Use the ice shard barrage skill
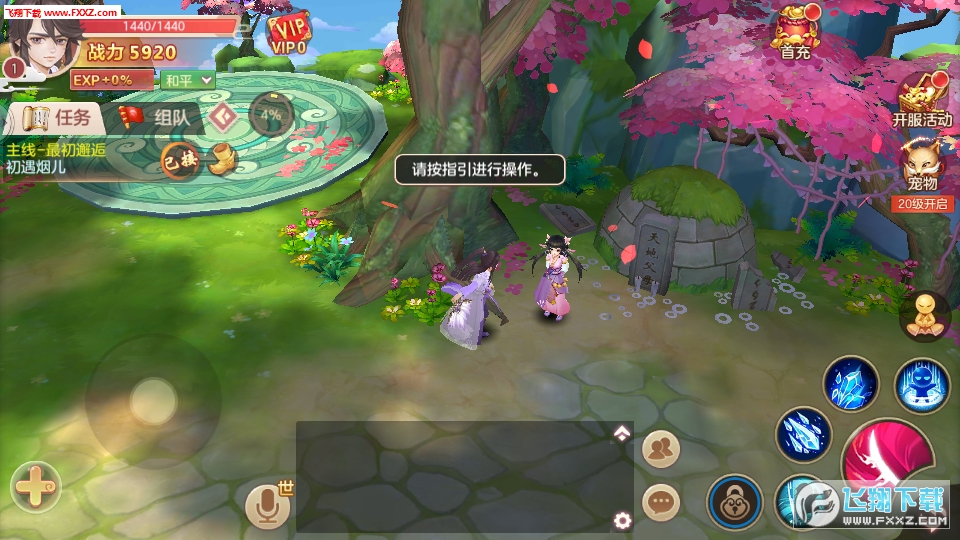The height and width of the screenshot is (540, 960). pyautogui.click(x=803, y=434)
